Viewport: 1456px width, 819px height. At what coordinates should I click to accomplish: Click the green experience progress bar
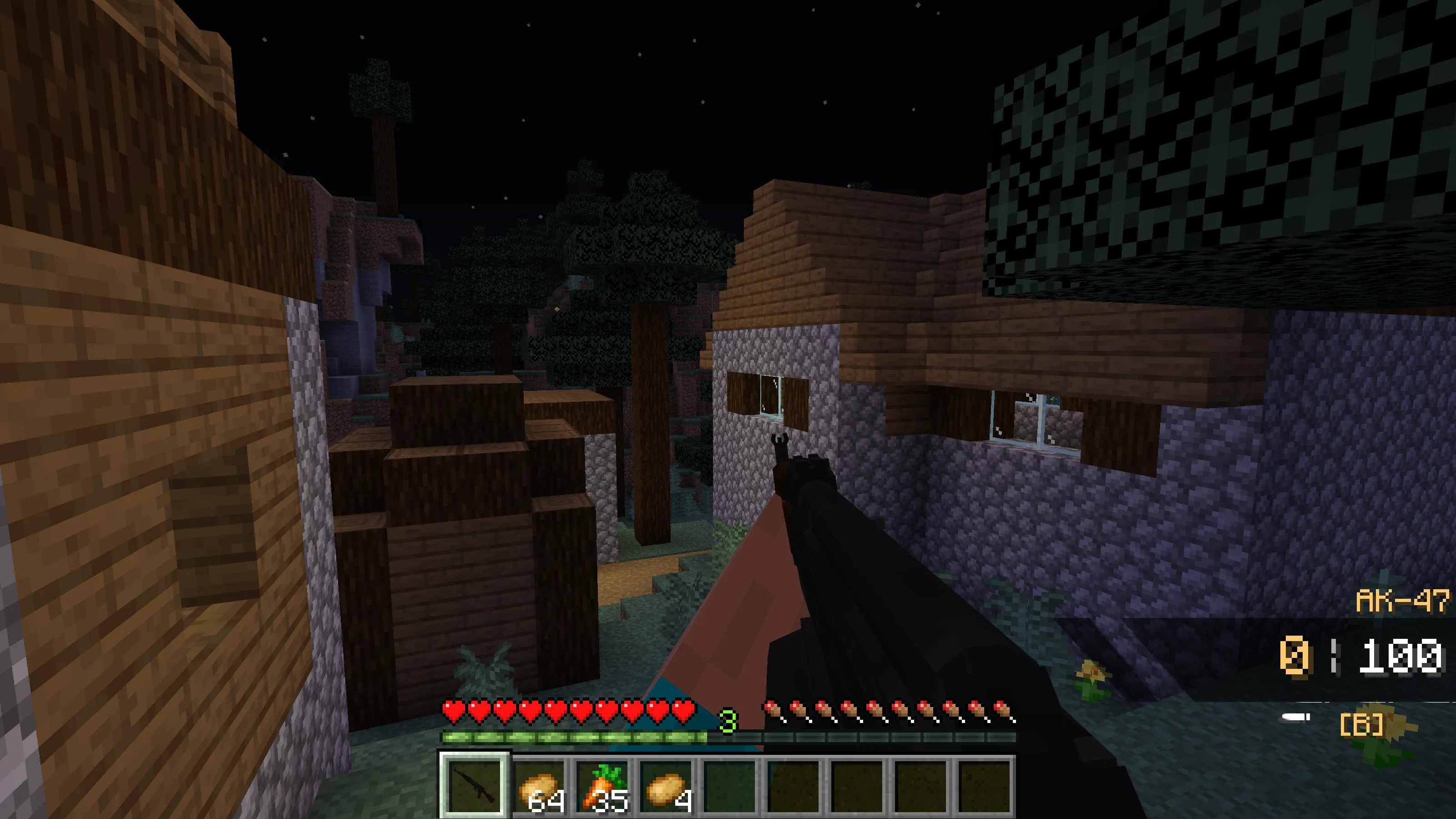click(x=565, y=737)
